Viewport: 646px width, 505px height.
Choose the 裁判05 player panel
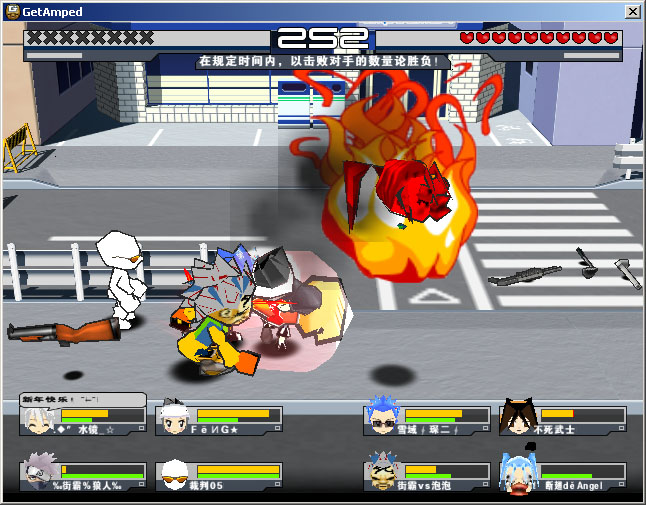click(219, 476)
